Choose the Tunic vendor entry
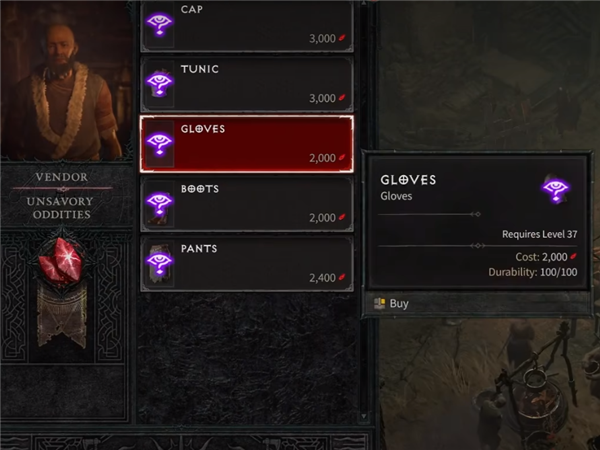600x450 pixels. 246,84
